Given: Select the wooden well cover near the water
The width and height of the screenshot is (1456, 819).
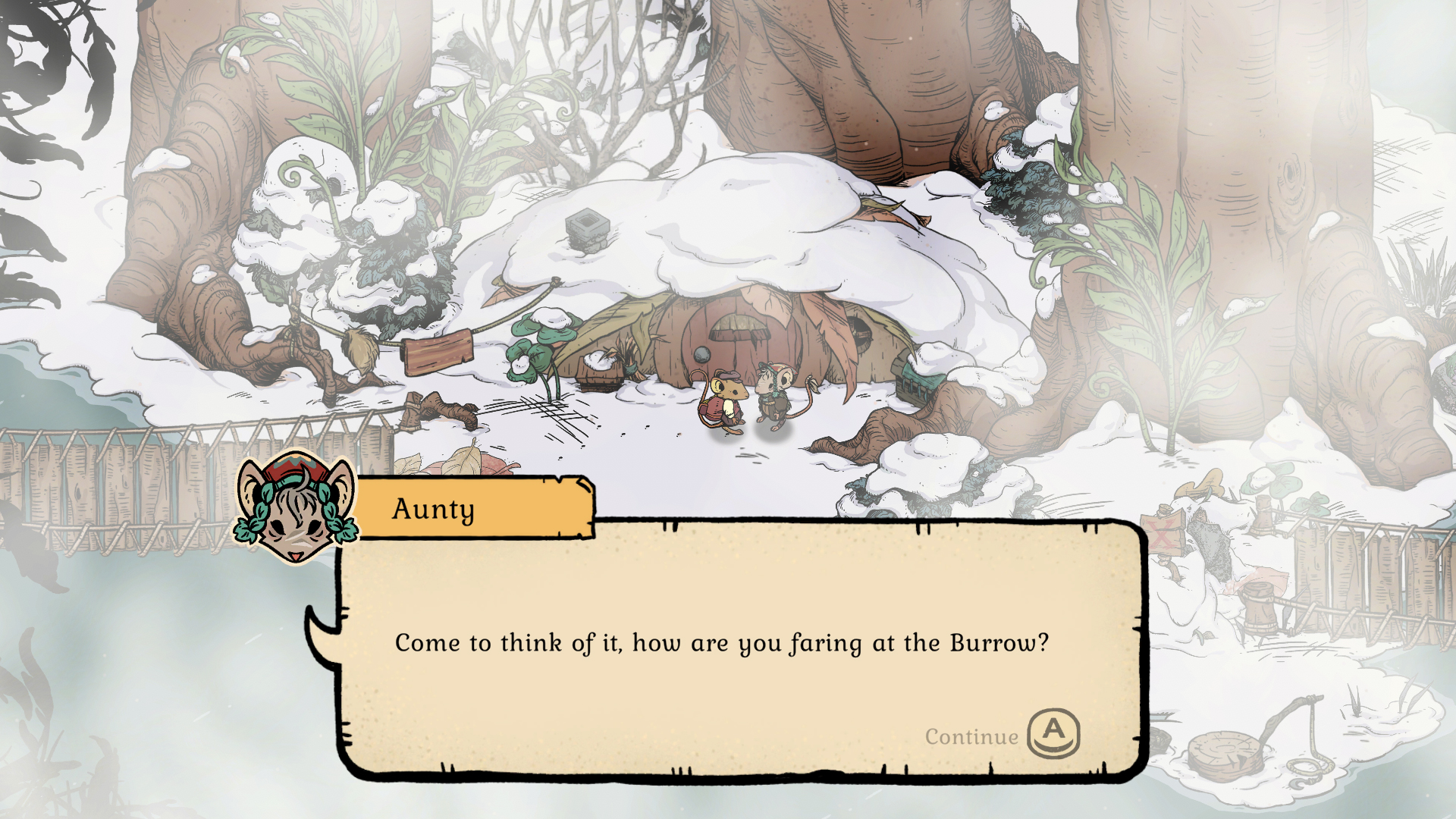Looking at the screenshot, I should [1225, 755].
